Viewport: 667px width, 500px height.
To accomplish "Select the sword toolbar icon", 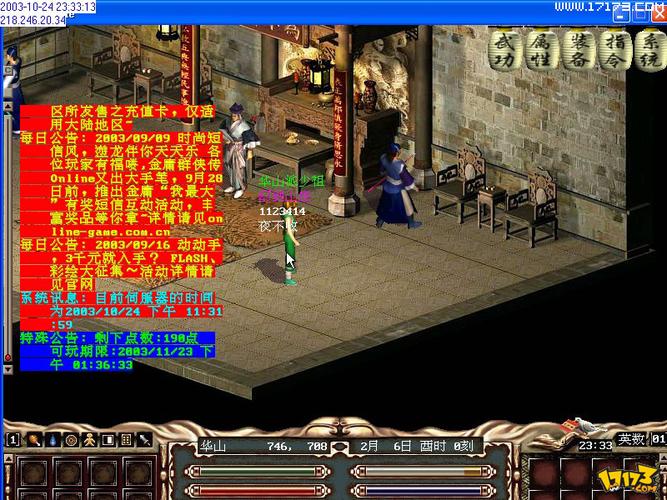I will click(145, 440).
